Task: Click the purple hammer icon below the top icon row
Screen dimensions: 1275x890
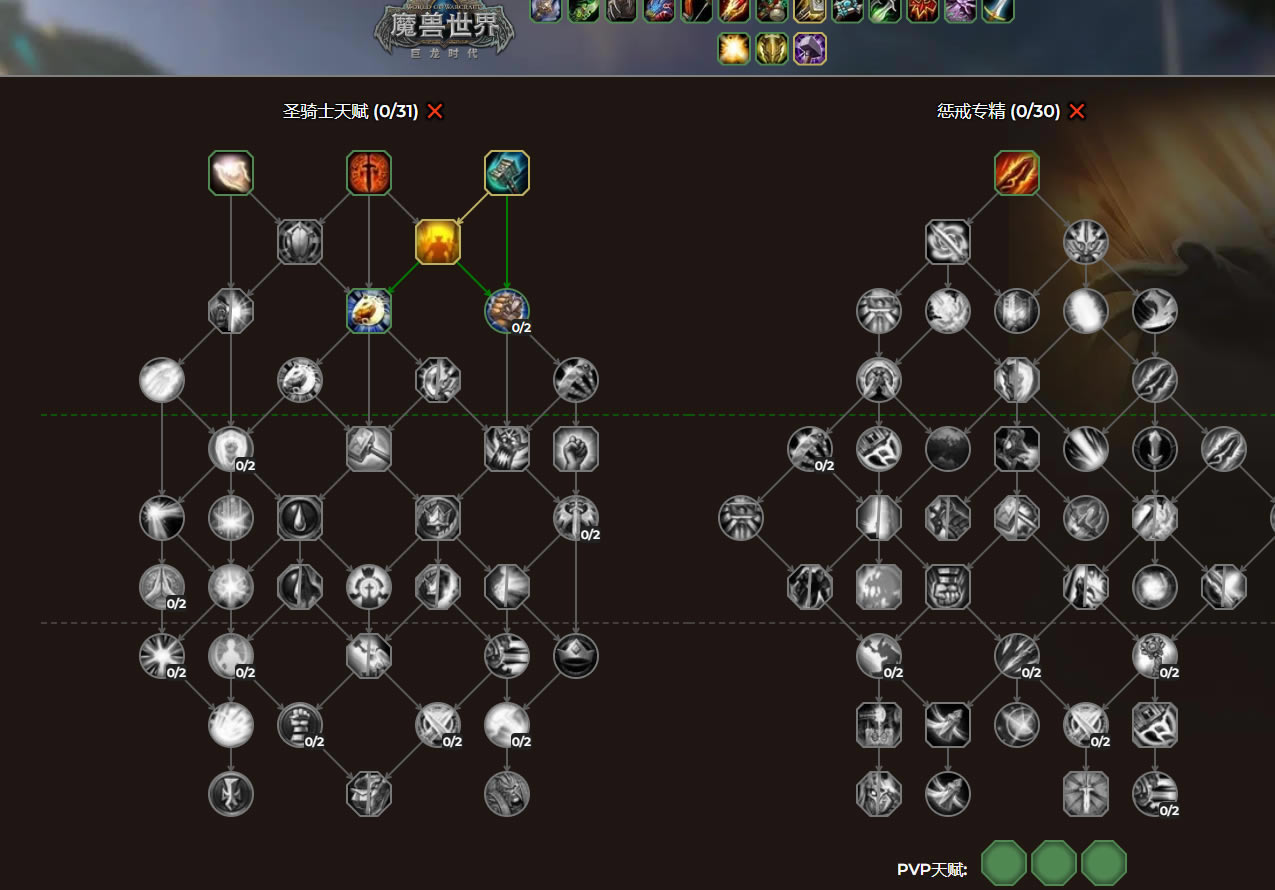Action: (x=810, y=48)
